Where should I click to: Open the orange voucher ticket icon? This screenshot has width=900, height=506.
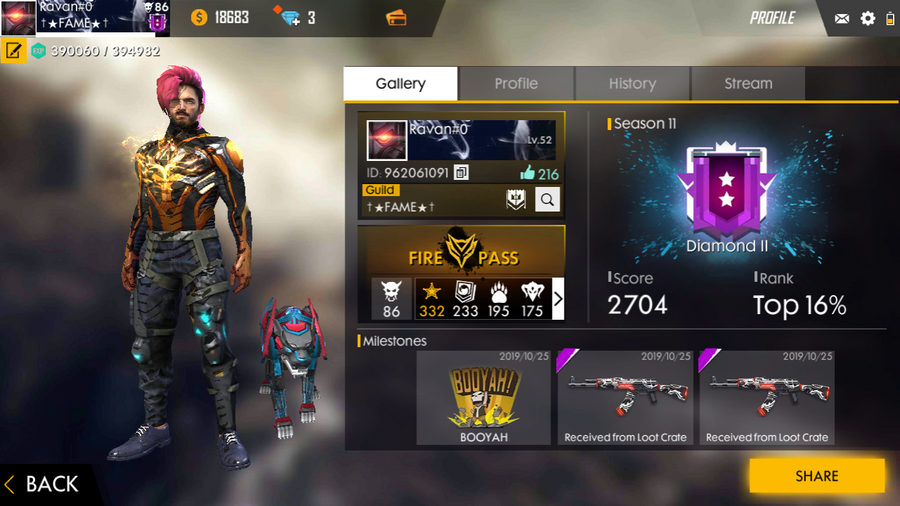pyautogui.click(x=395, y=18)
